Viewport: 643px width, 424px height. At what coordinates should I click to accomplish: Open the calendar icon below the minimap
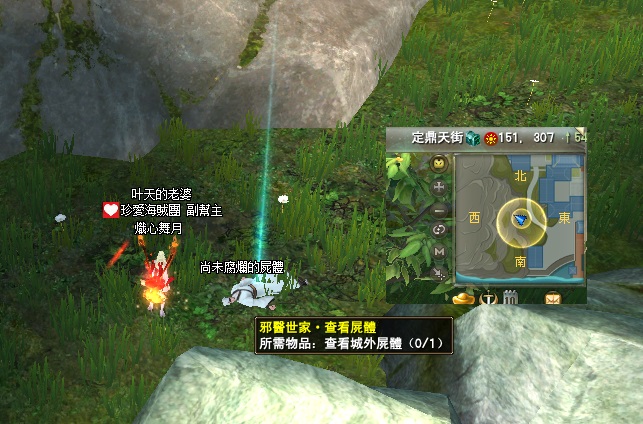point(511,297)
